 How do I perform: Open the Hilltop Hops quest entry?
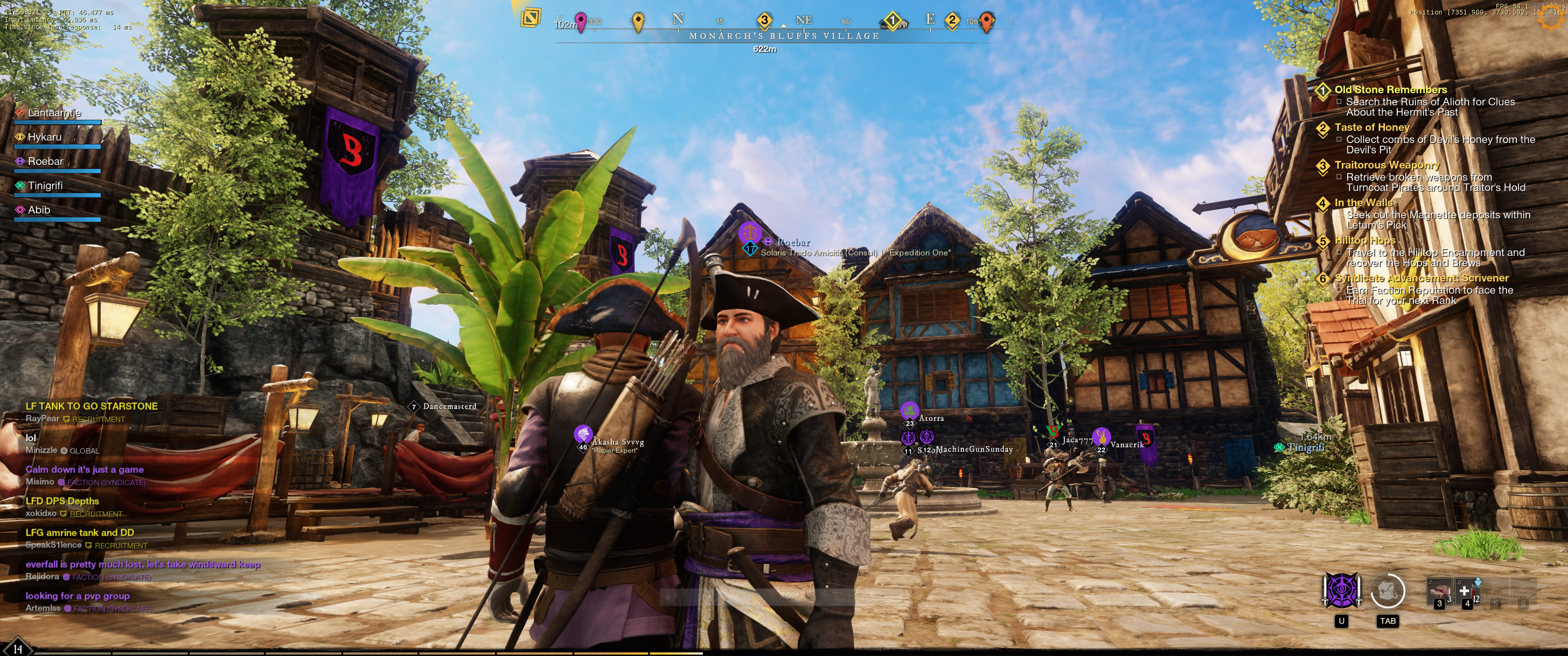1365,241
